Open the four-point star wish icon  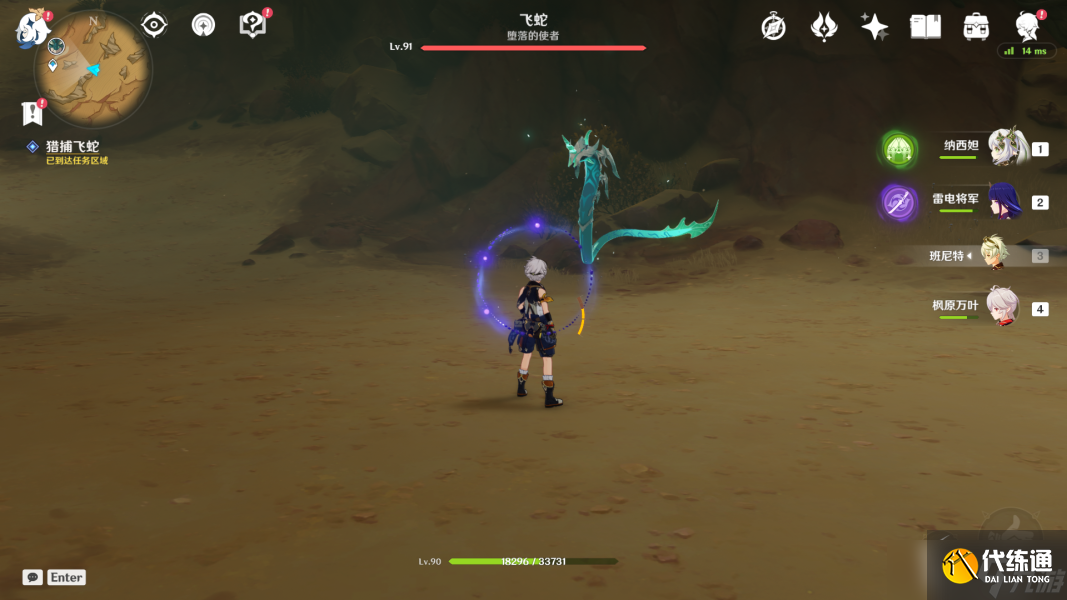pos(874,27)
